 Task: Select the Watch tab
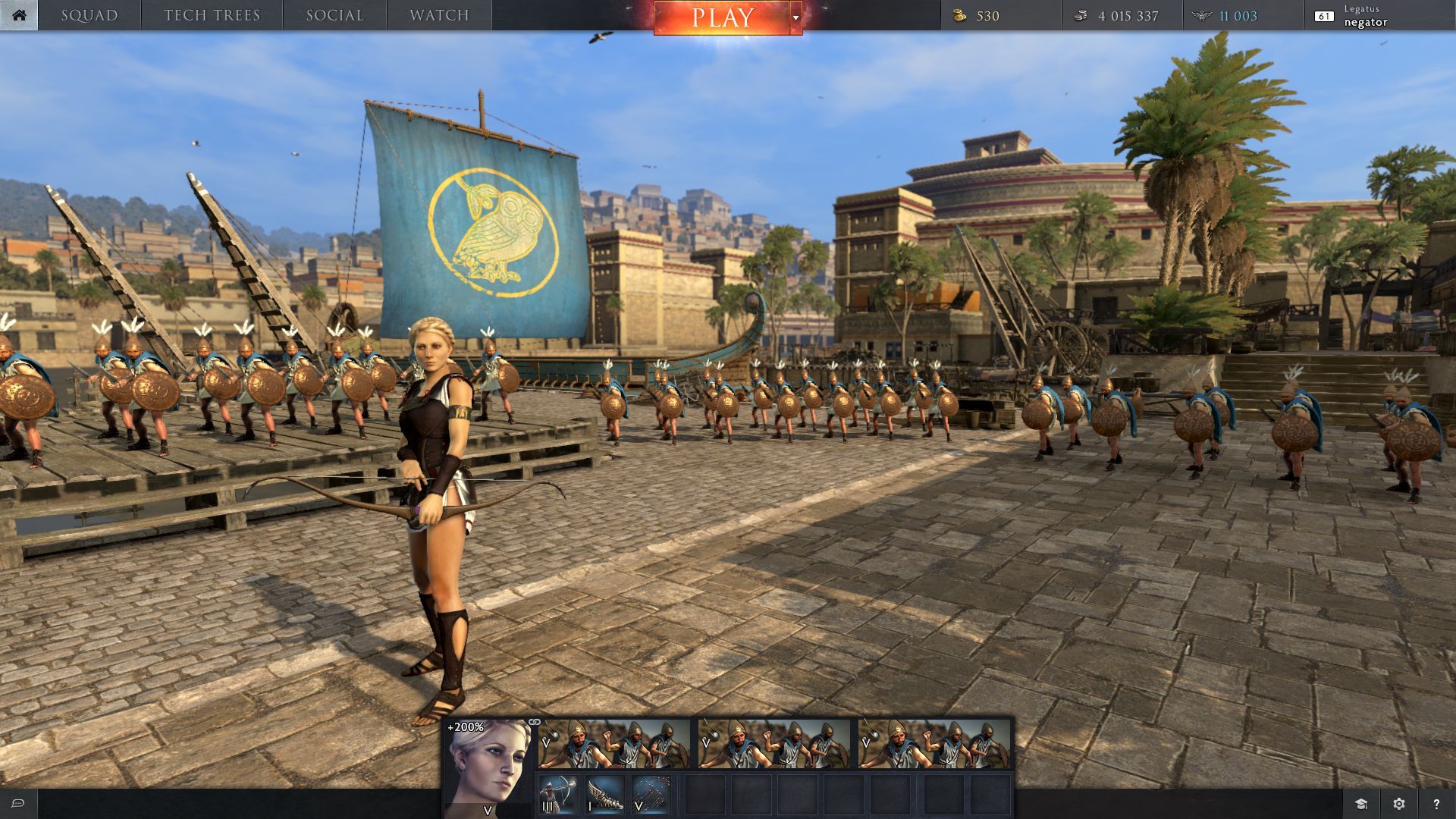(x=439, y=15)
